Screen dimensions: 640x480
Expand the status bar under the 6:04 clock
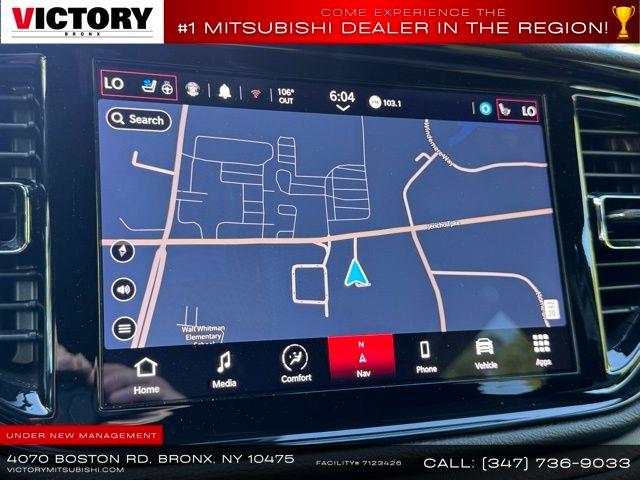click(x=343, y=108)
